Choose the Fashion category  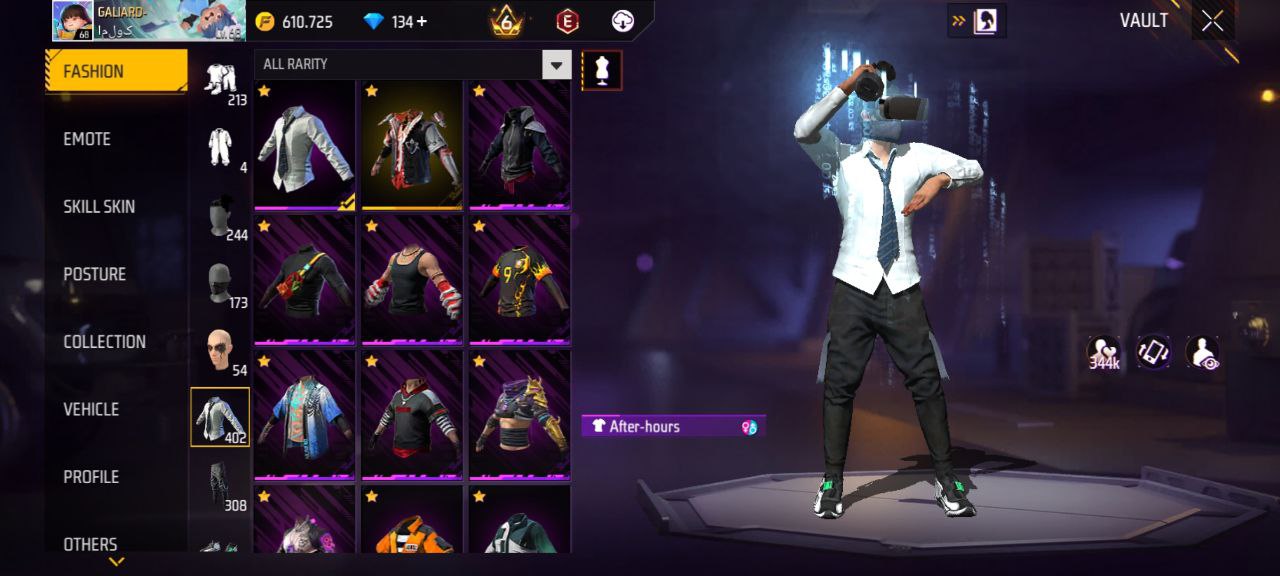tap(115, 71)
